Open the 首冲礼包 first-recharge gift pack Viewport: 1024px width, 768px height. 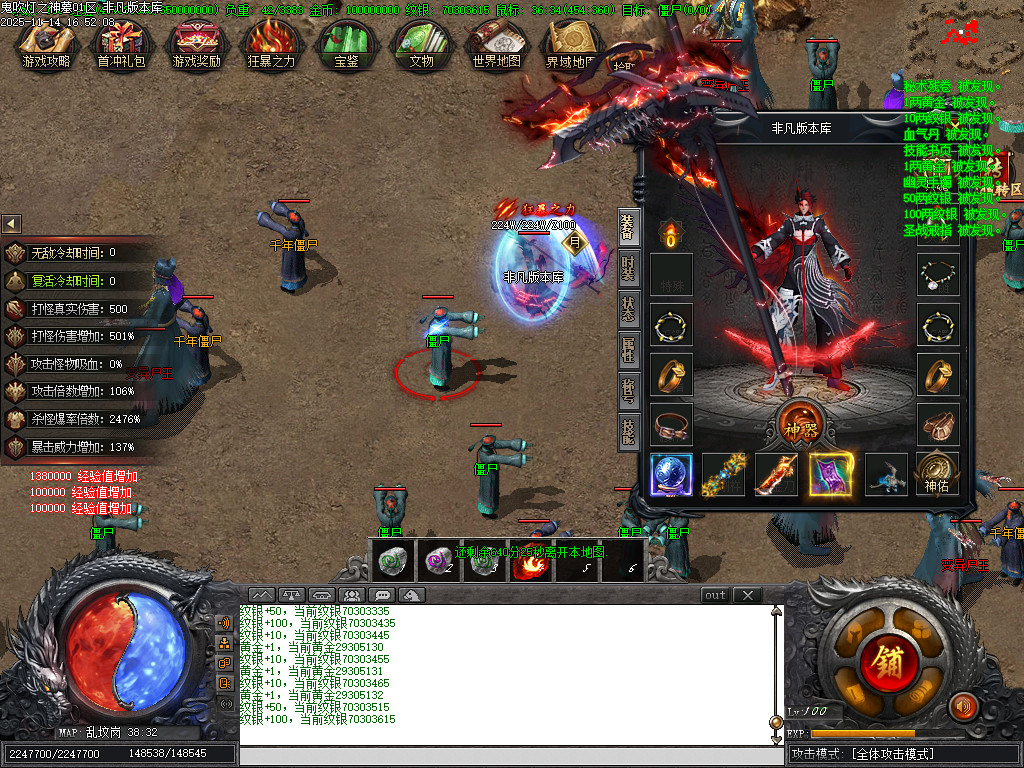pyautogui.click(x=120, y=44)
